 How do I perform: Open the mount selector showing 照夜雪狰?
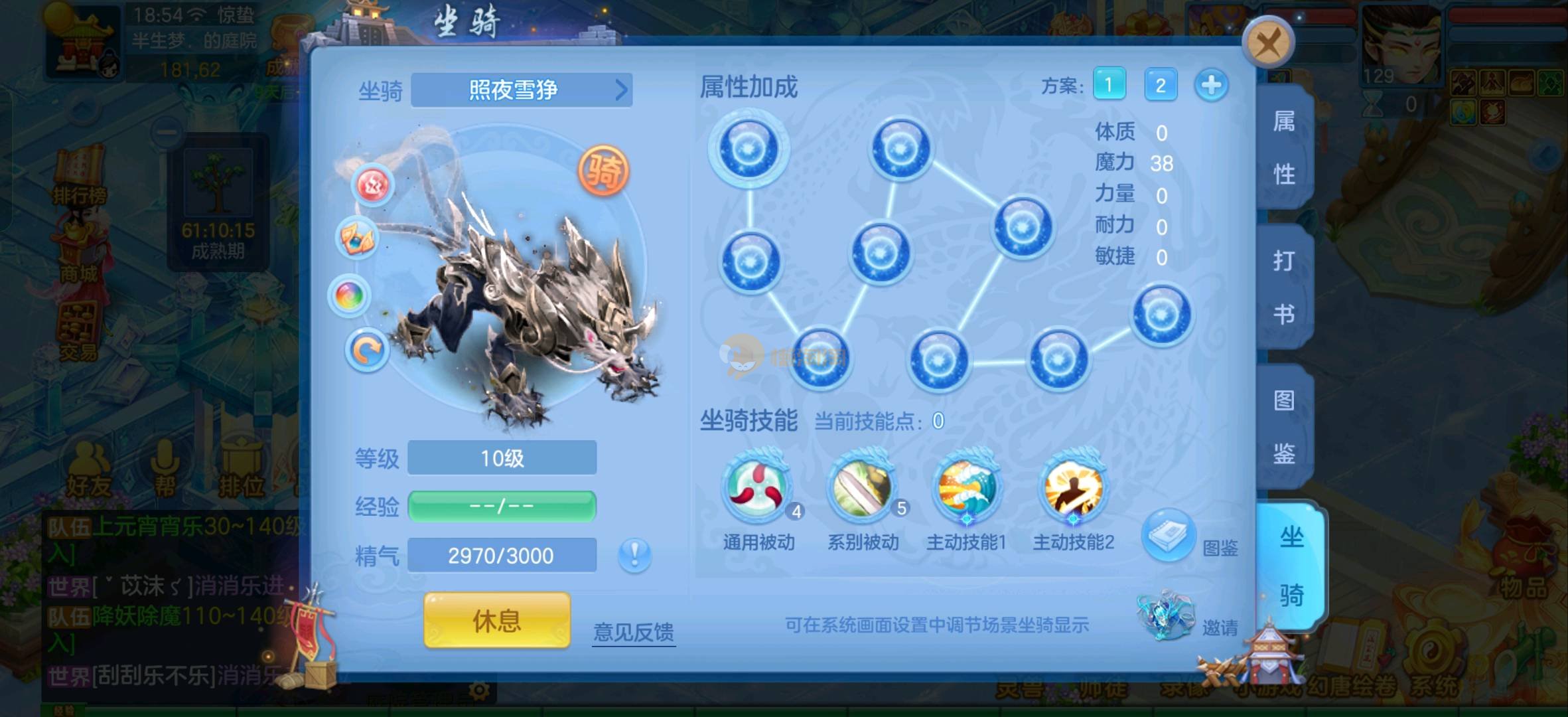[522, 90]
